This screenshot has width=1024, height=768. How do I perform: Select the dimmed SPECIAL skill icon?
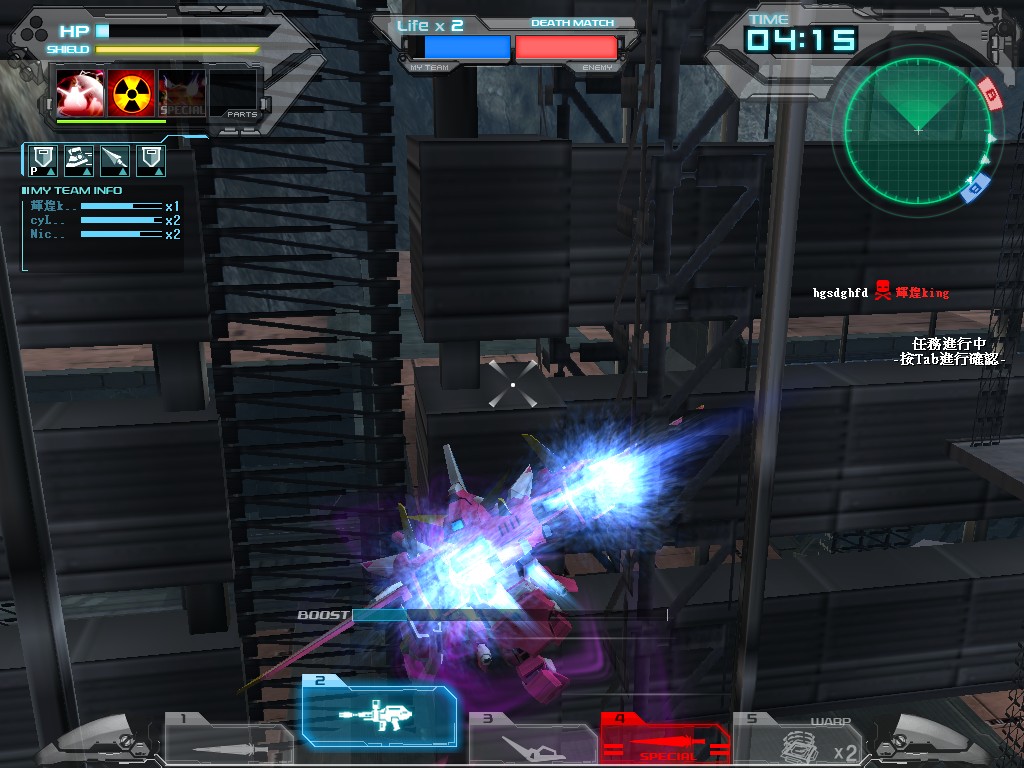click(182, 93)
